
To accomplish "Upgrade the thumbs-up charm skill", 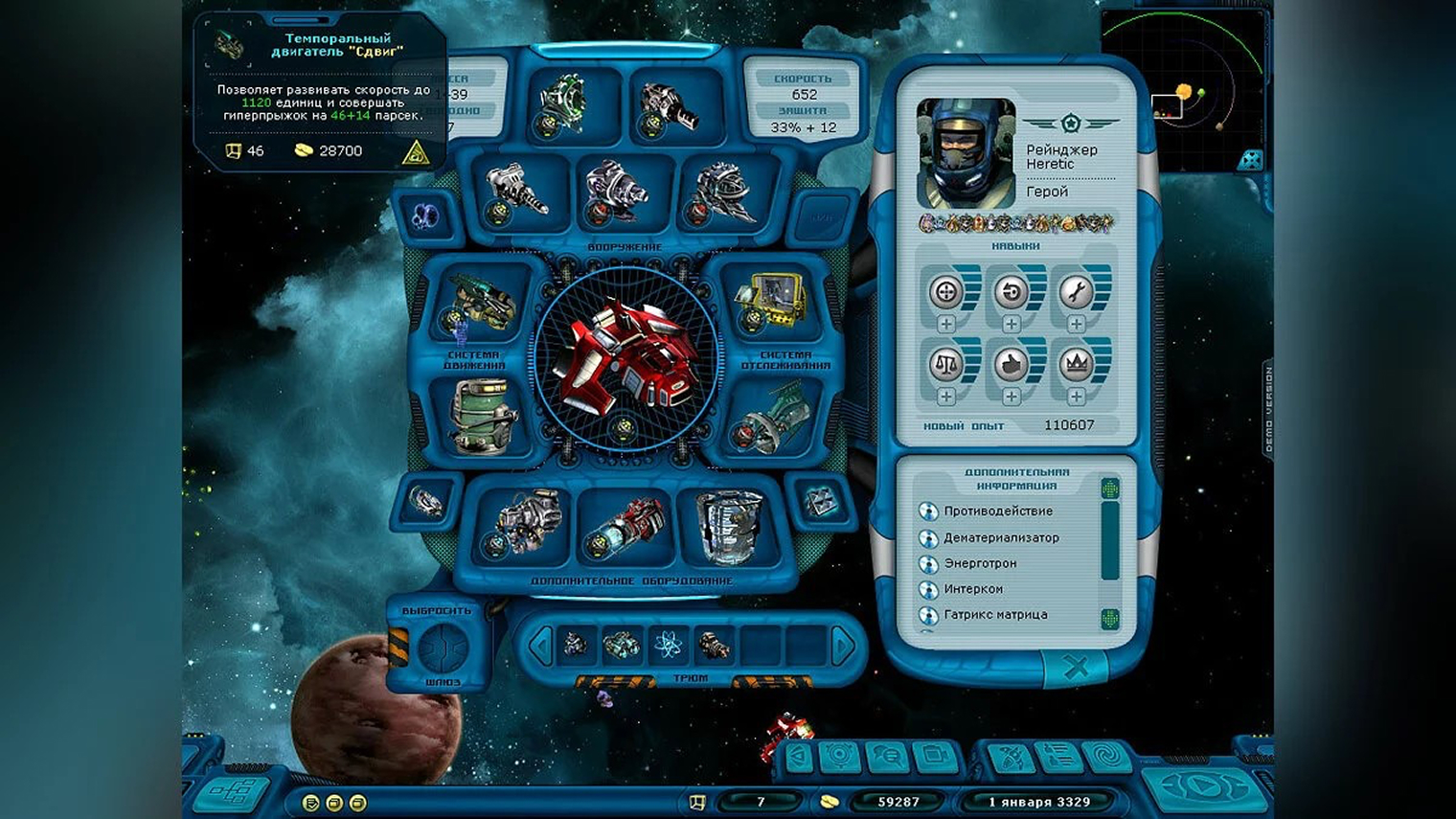I will point(1012,396).
